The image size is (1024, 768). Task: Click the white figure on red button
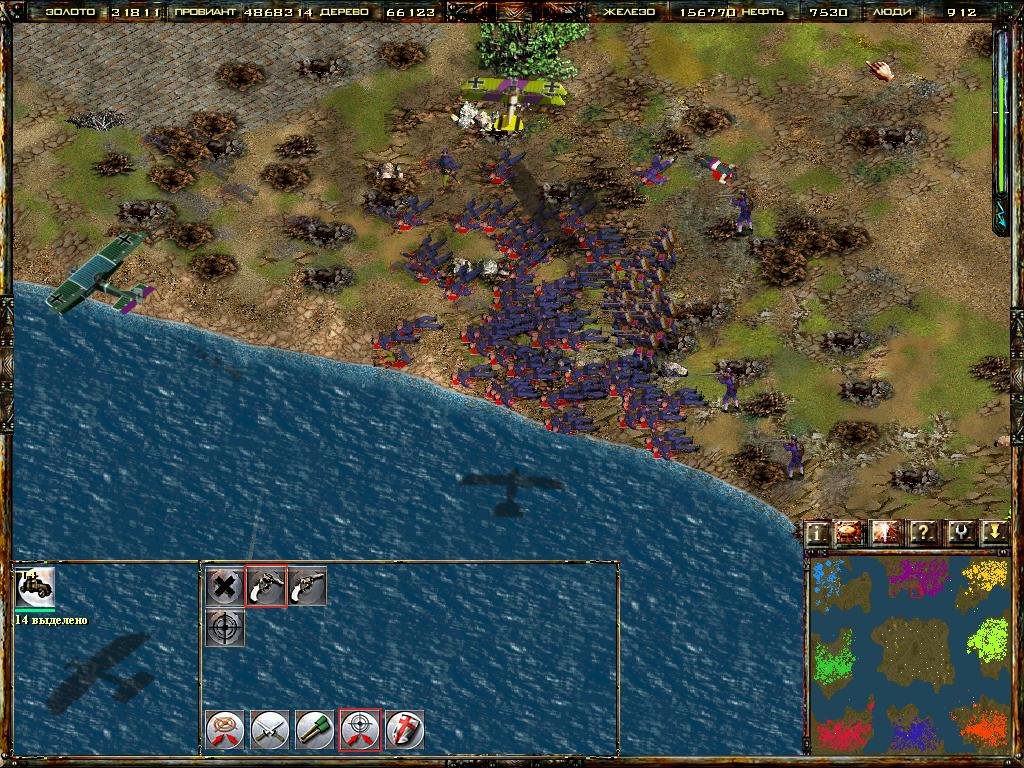click(886, 533)
